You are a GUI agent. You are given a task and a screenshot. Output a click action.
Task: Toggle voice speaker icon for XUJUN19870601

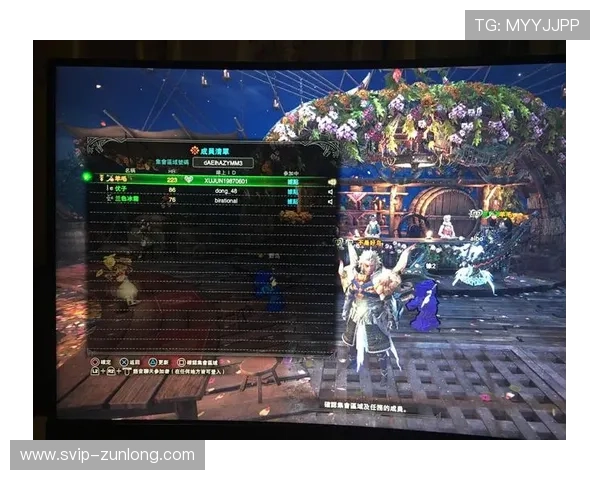click(x=331, y=180)
